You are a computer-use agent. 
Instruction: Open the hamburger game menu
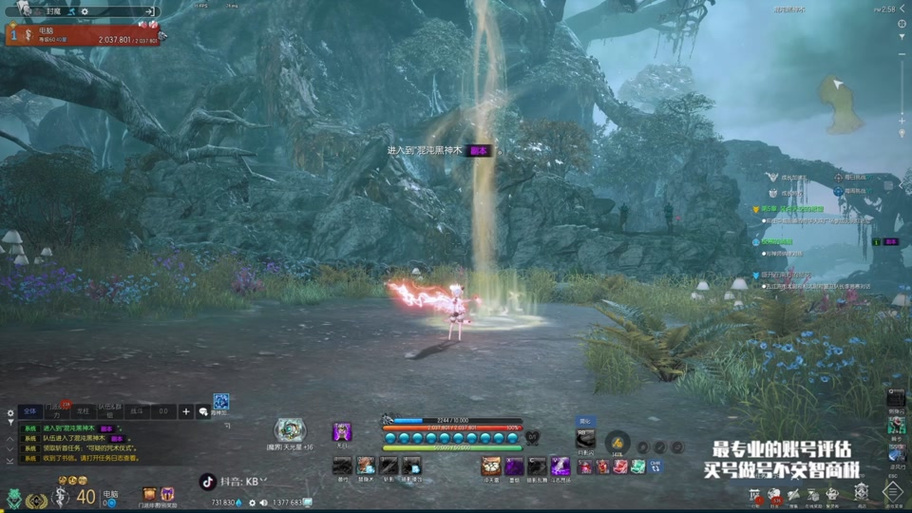892,491
